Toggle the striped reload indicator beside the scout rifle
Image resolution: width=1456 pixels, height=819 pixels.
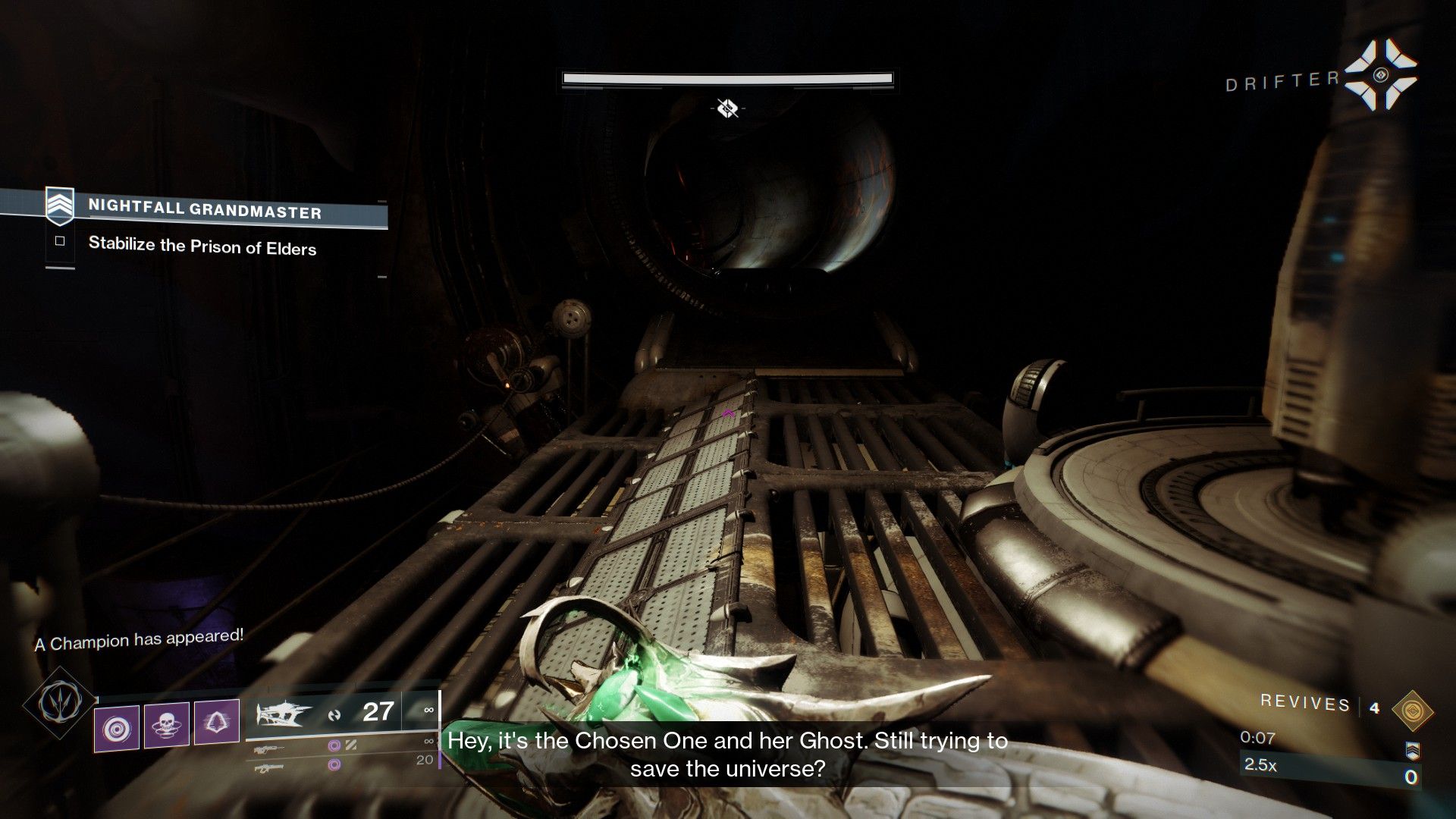click(350, 744)
